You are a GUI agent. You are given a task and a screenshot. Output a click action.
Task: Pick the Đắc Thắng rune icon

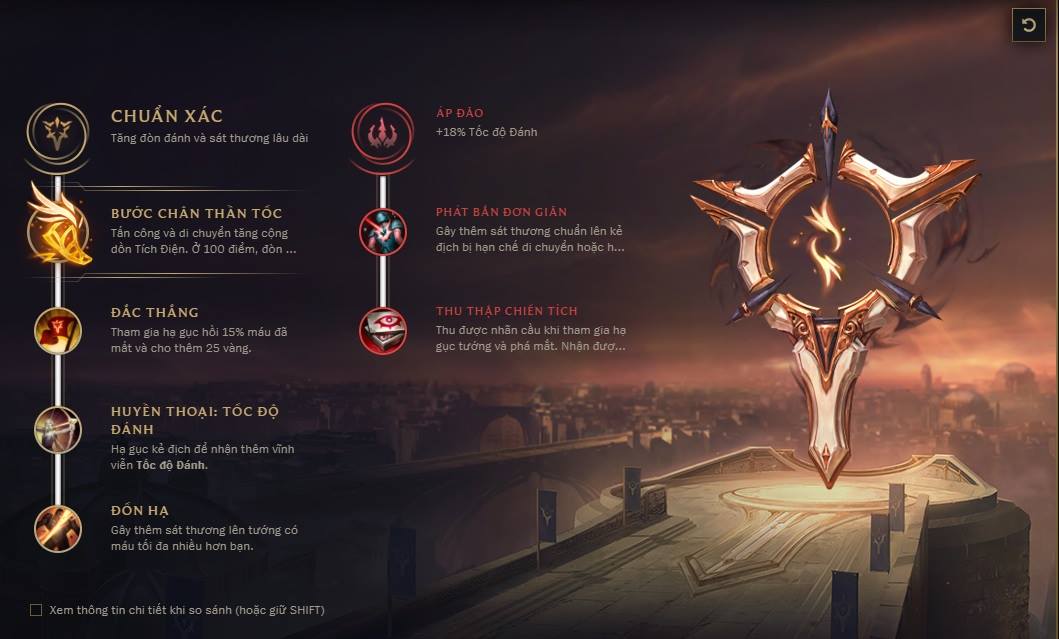(x=58, y=330)
